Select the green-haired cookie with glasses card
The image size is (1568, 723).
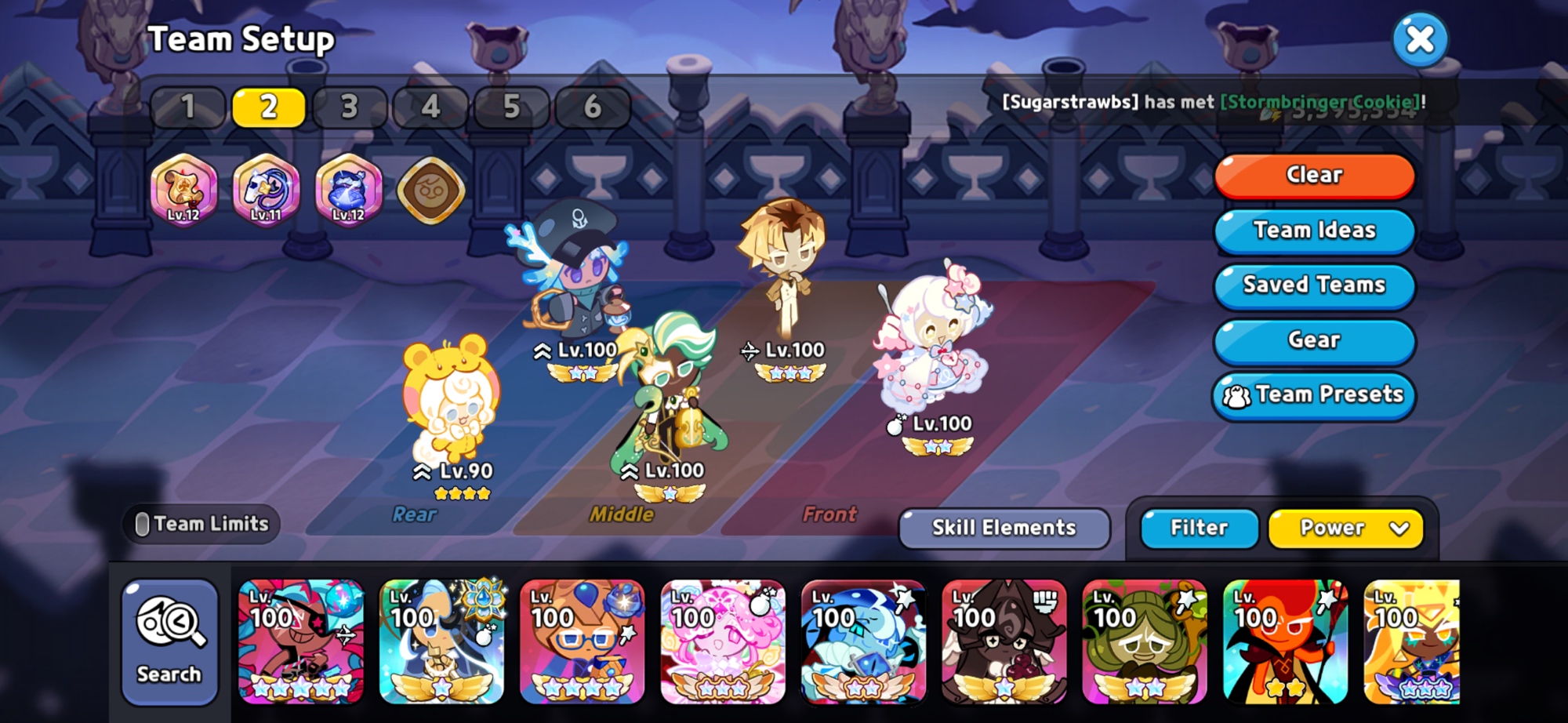click(x=1145, y=641)
